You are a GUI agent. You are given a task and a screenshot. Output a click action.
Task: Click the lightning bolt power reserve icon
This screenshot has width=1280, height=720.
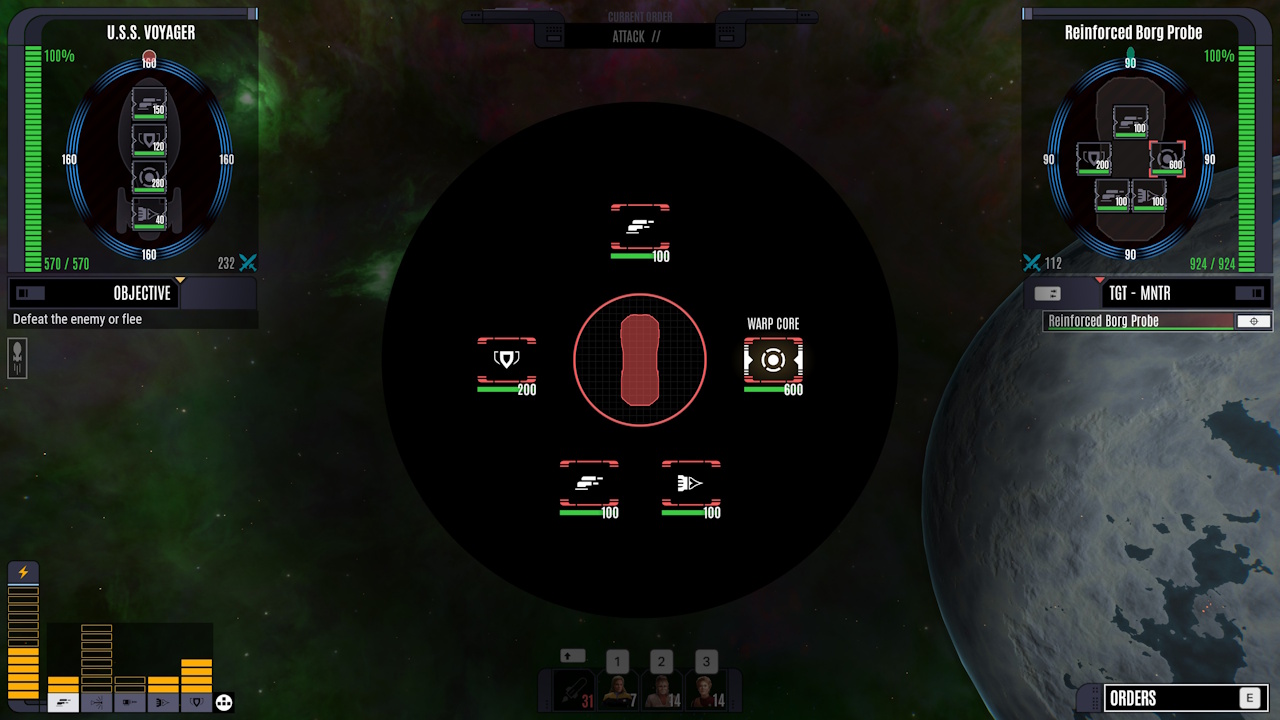click(22, 572)
